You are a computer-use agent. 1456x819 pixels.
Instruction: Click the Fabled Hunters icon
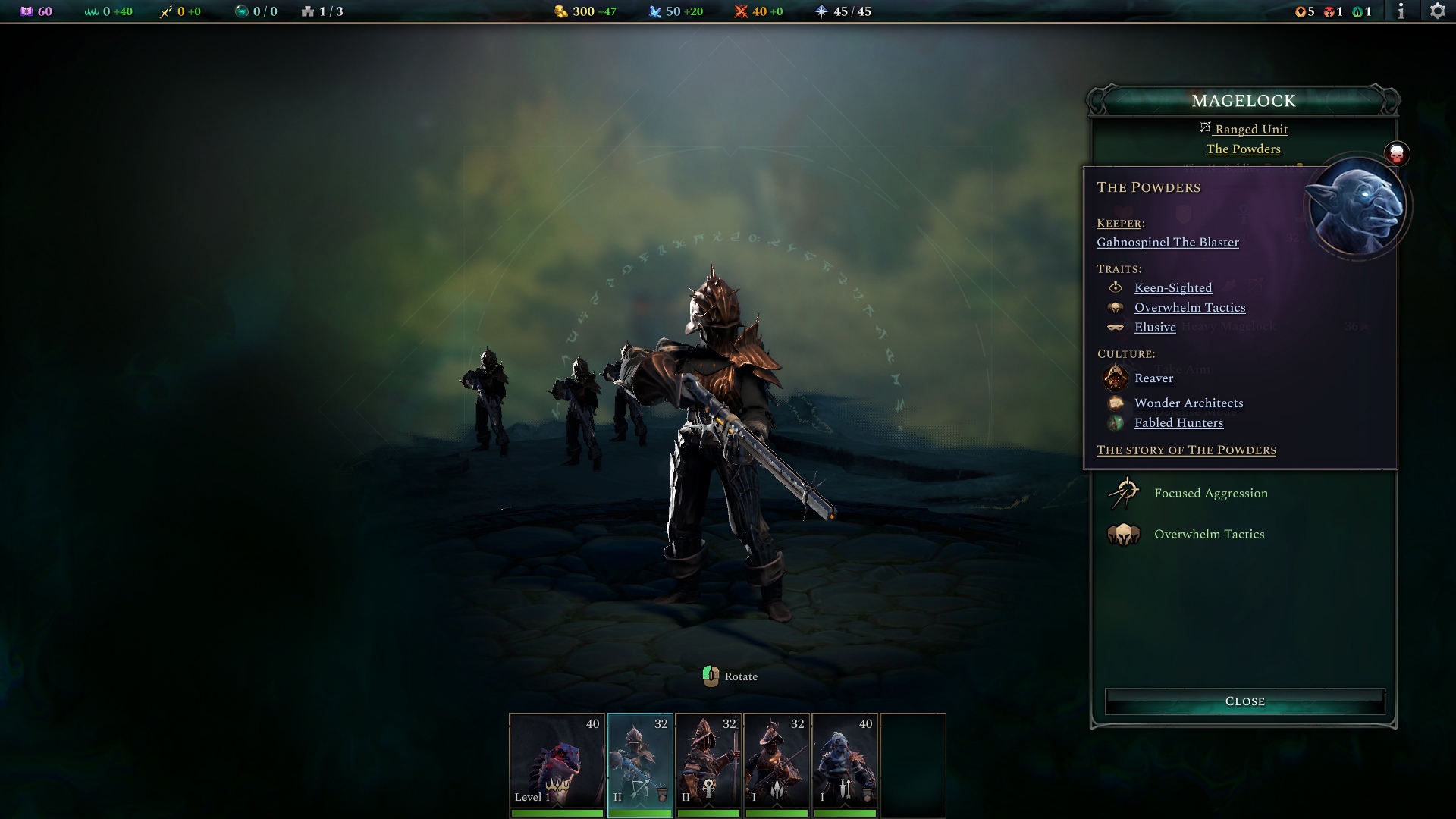pyautogui.click(x=1116, y=423)
